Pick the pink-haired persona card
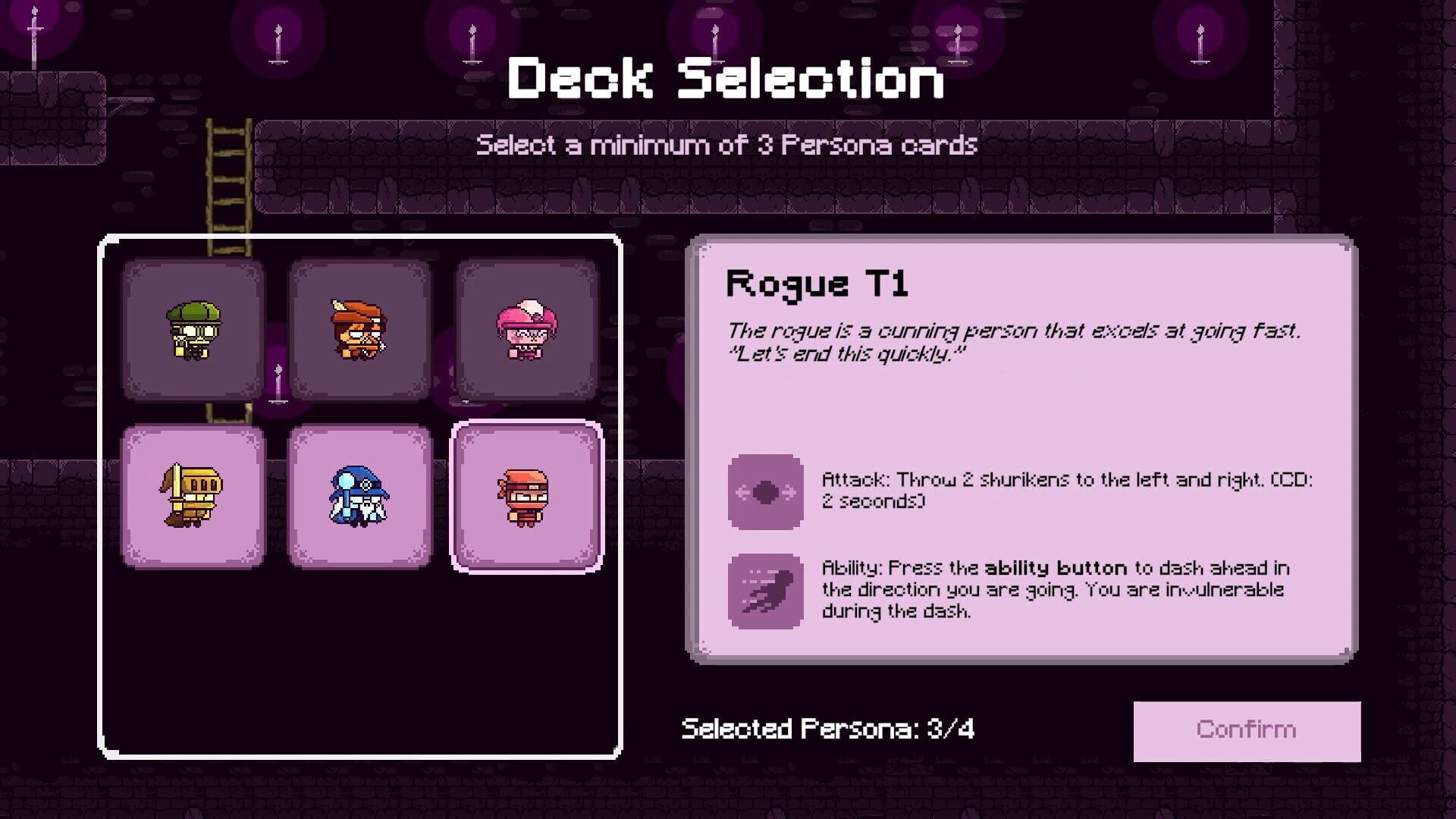 point(525,330)
